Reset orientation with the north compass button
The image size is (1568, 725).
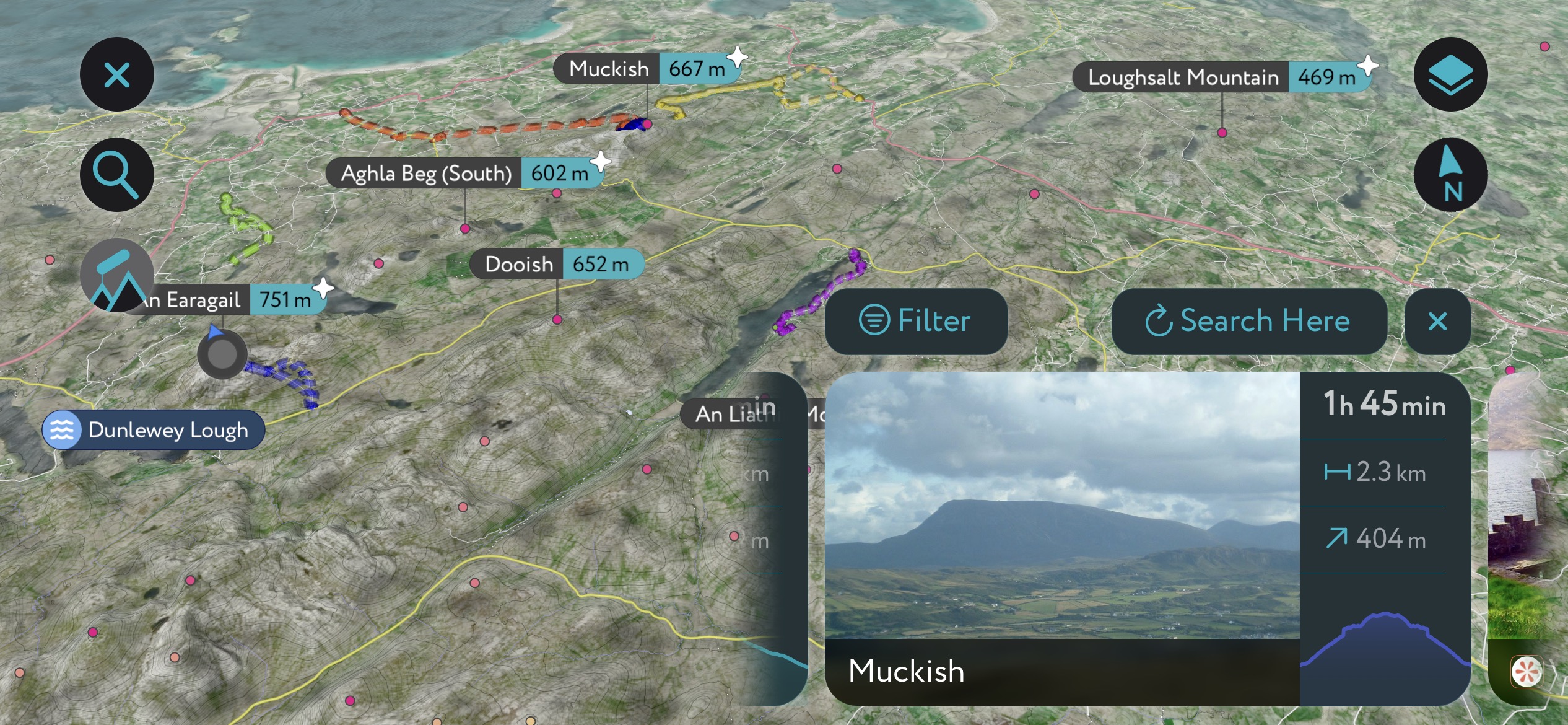(1450, 175)
